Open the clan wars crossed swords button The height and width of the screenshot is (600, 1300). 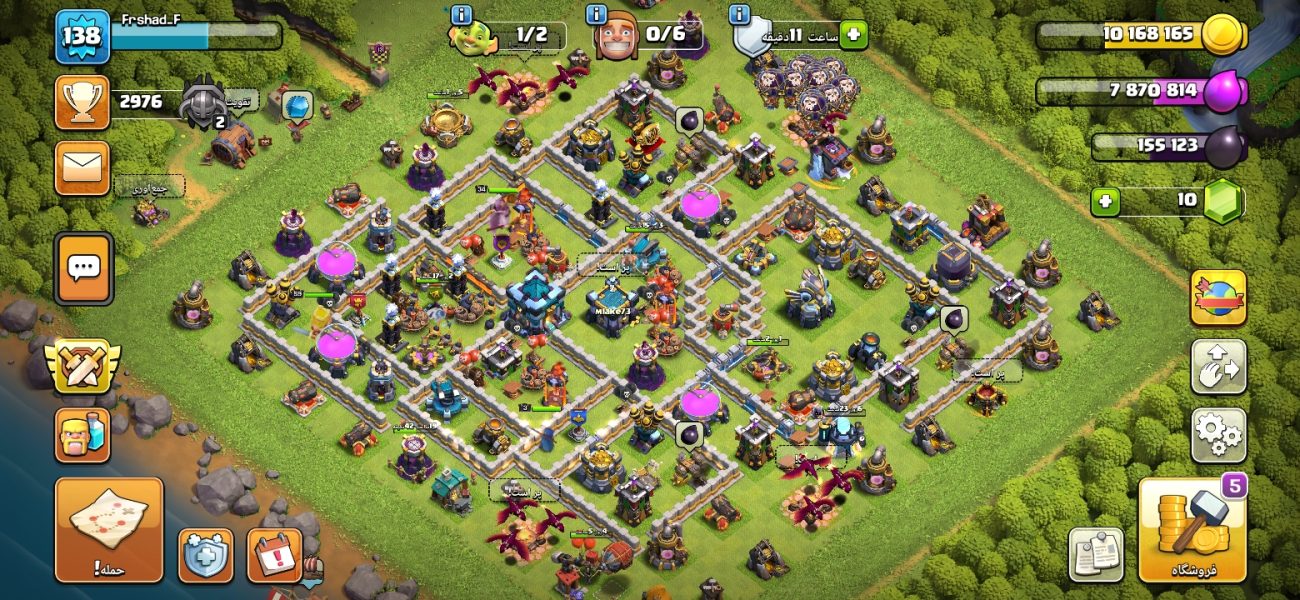82,366
